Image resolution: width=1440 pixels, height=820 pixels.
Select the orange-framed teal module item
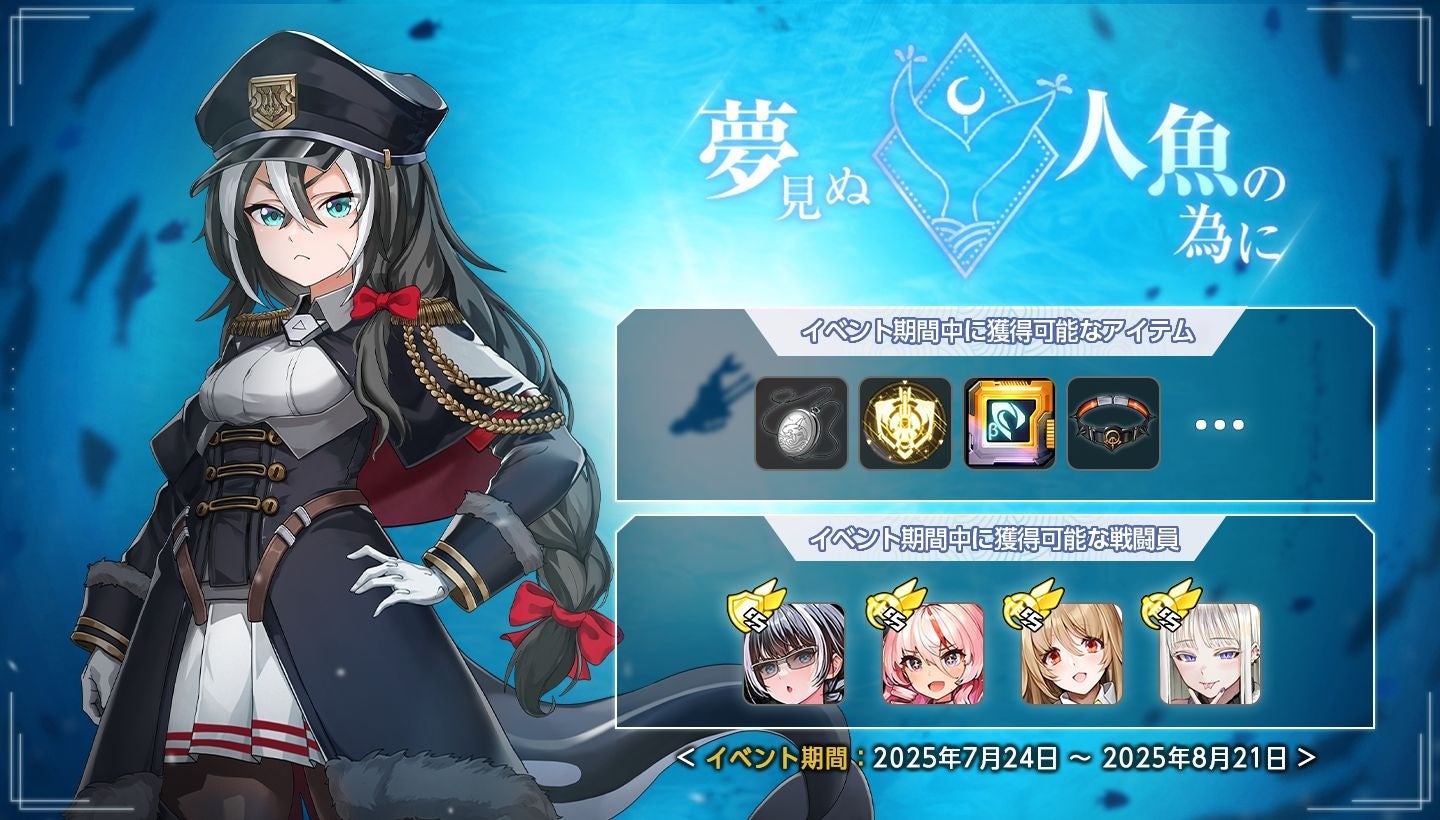point(1009,424)
